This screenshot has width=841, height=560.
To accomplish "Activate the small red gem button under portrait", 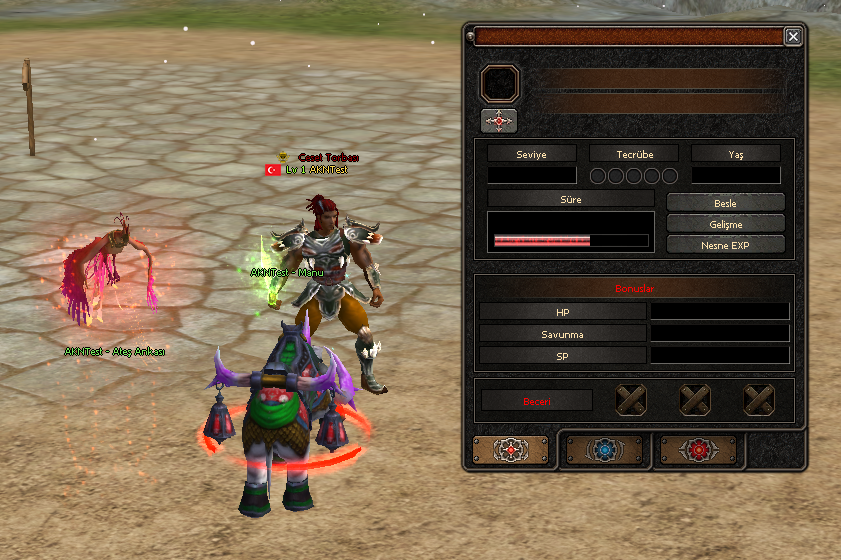I will 499,121.
